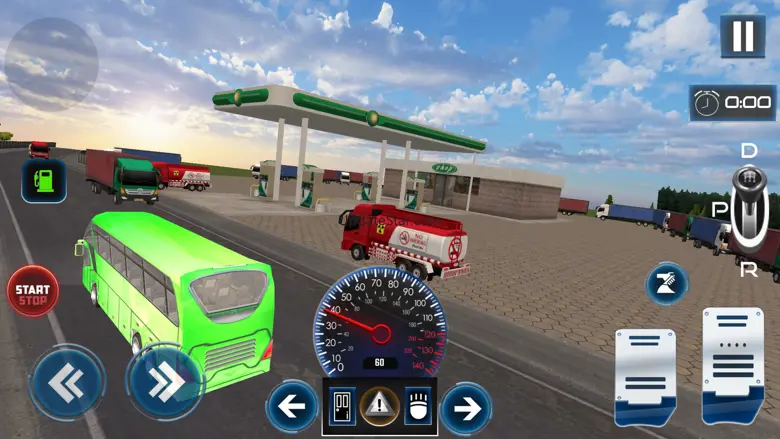Toggle the bus door icon
780x439 pixels.
[343, 407]
